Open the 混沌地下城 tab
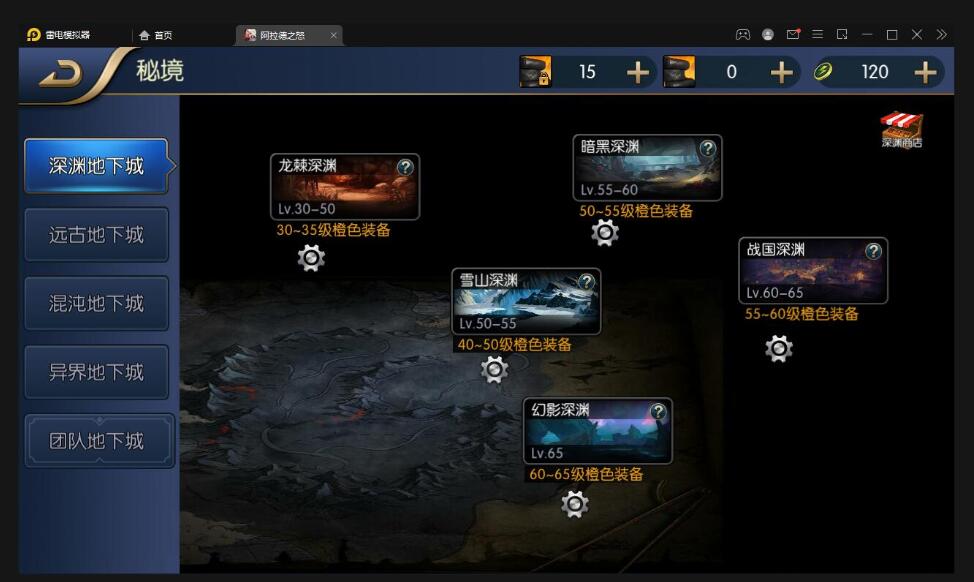The height and width of the screenshot is (582, 974). 96,304
